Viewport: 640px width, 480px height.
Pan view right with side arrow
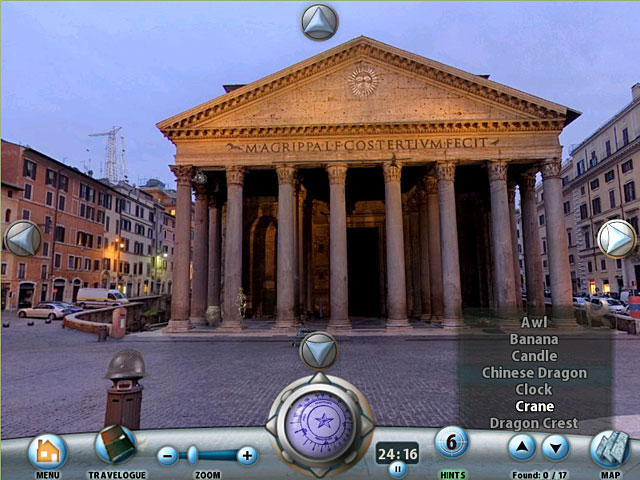(616, 238)
